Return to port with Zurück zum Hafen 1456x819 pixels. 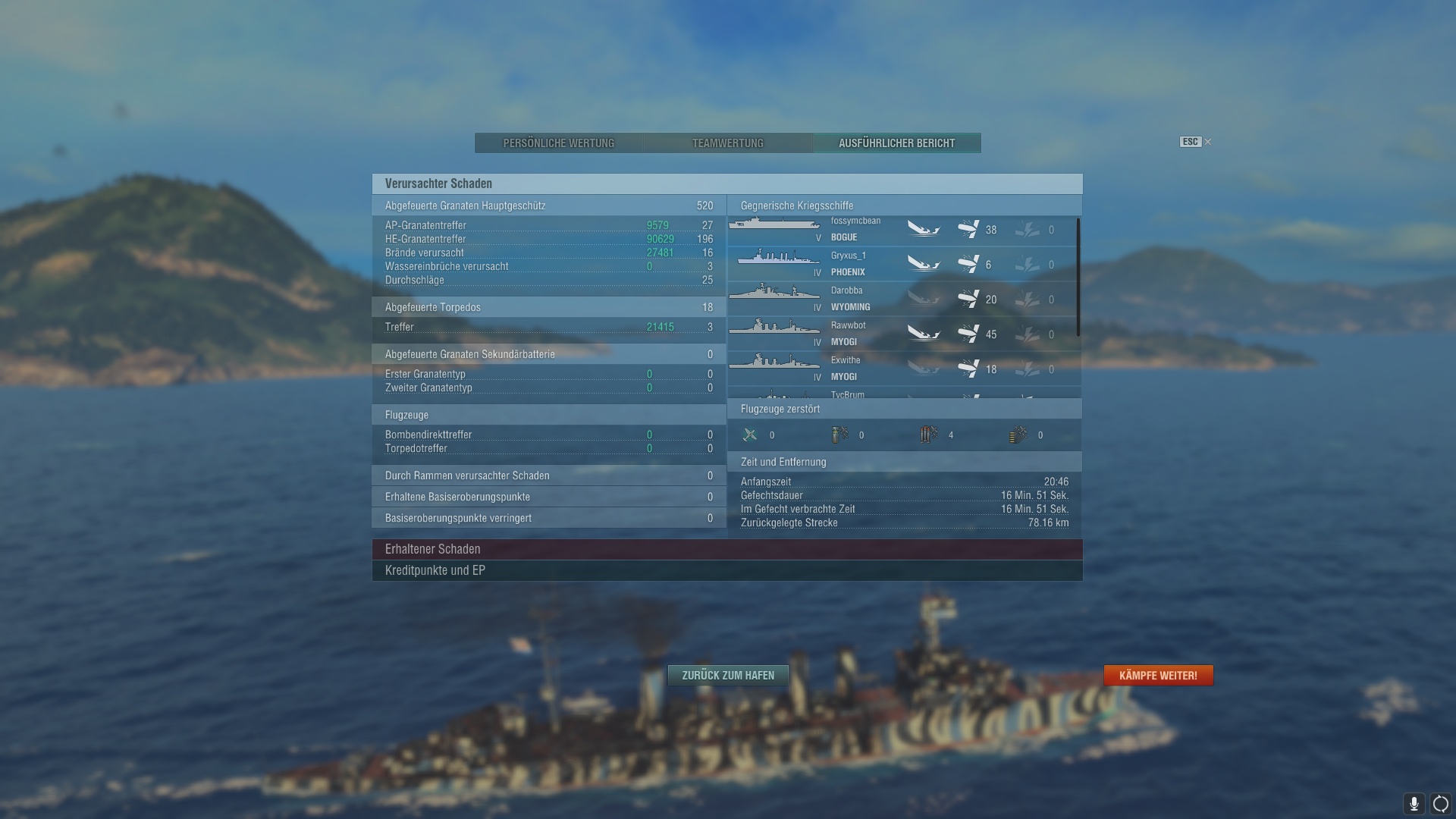tap(728, 675)
